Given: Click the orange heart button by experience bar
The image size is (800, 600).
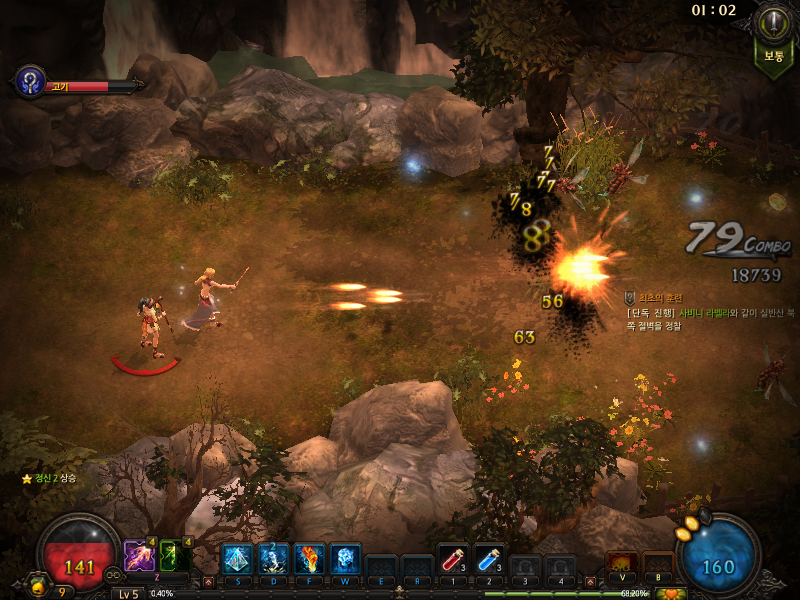Looking at the screenshot, I should point(671,593).
